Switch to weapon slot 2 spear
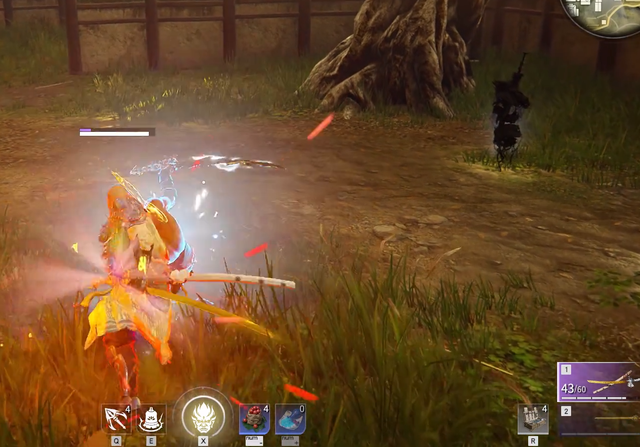 coord(598,420)
